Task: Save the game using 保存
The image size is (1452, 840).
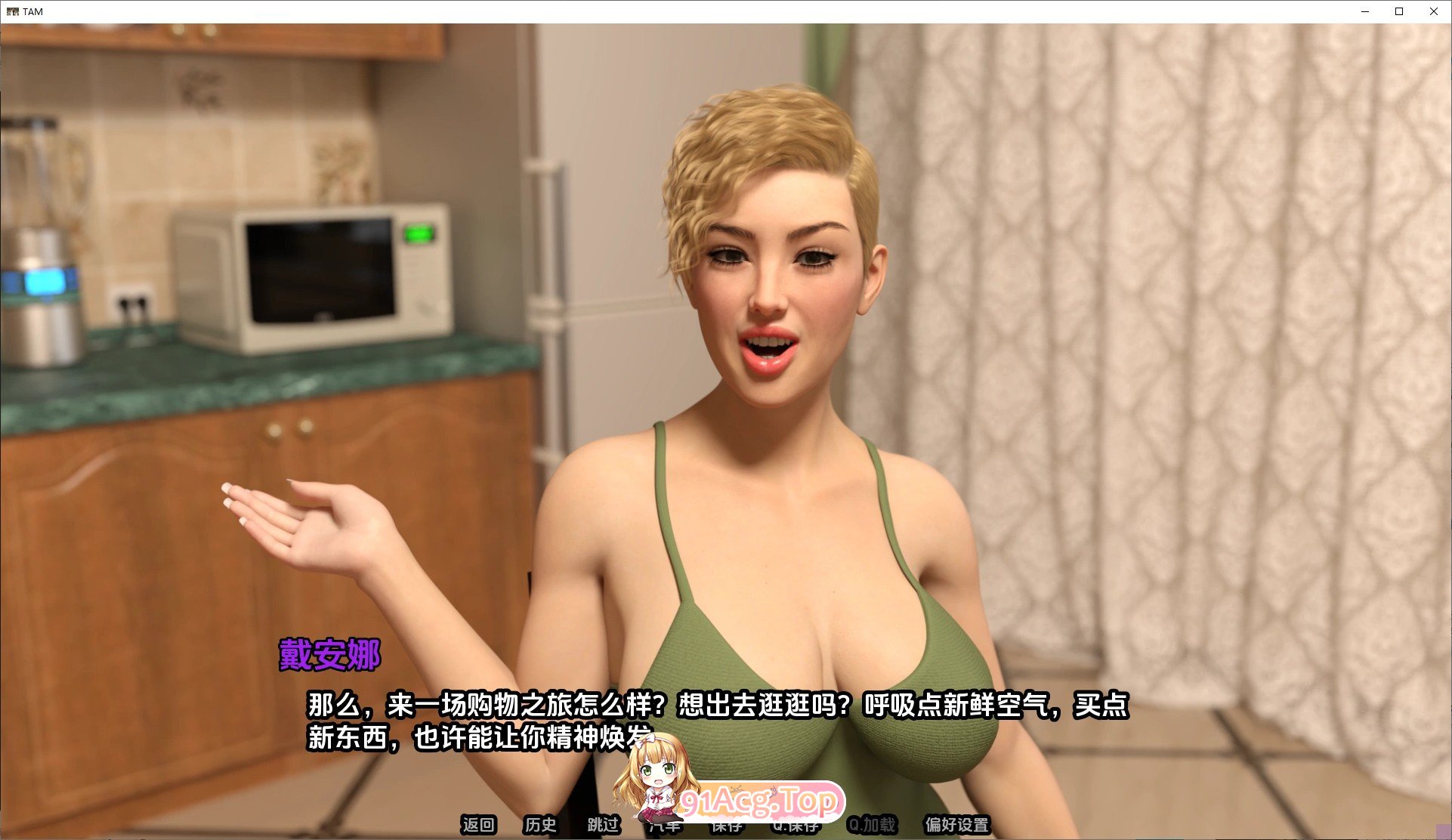Action: (x=726, y=826)
